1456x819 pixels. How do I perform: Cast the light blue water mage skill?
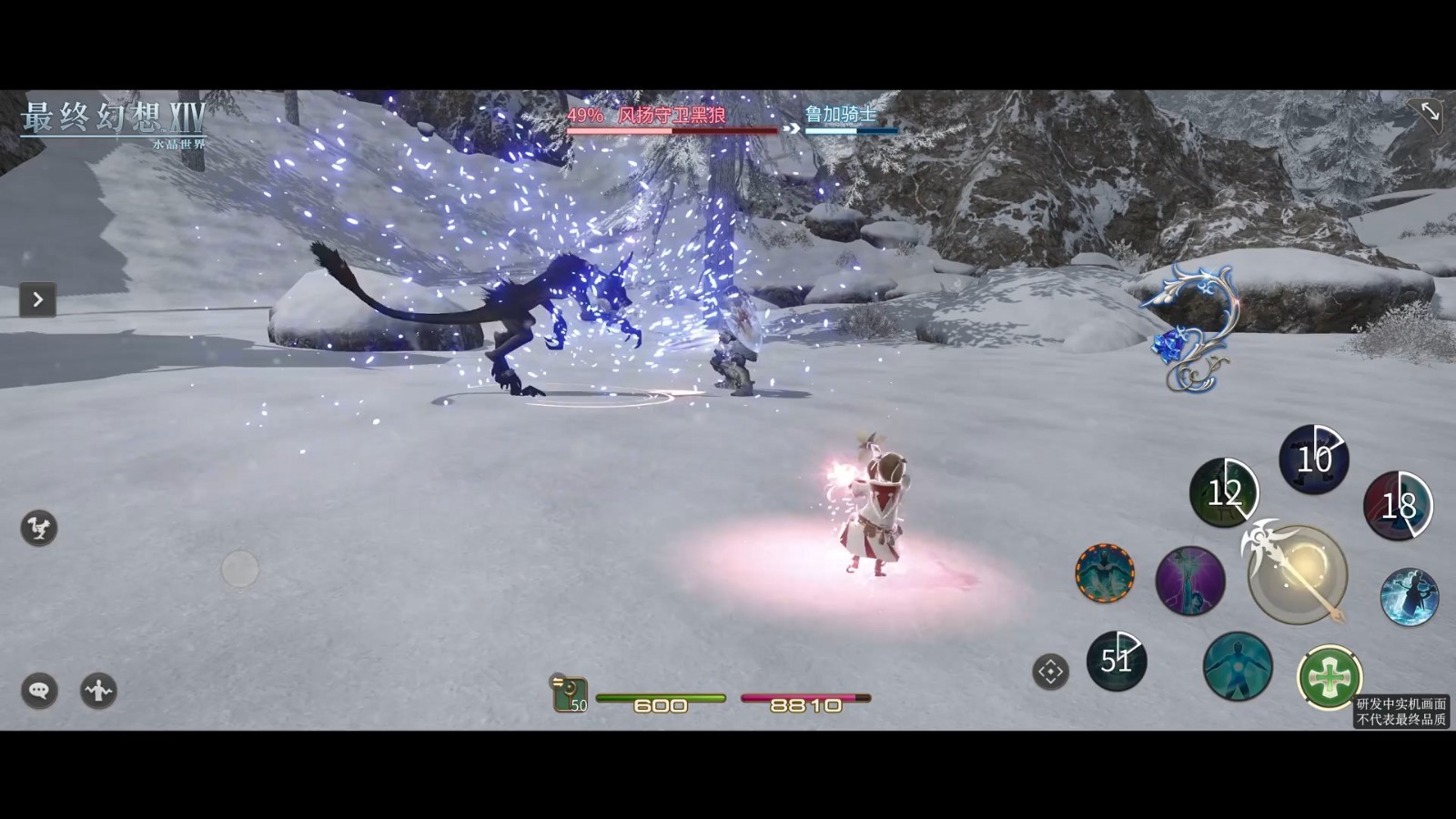pyautogui.click(x=1409, y=597)
